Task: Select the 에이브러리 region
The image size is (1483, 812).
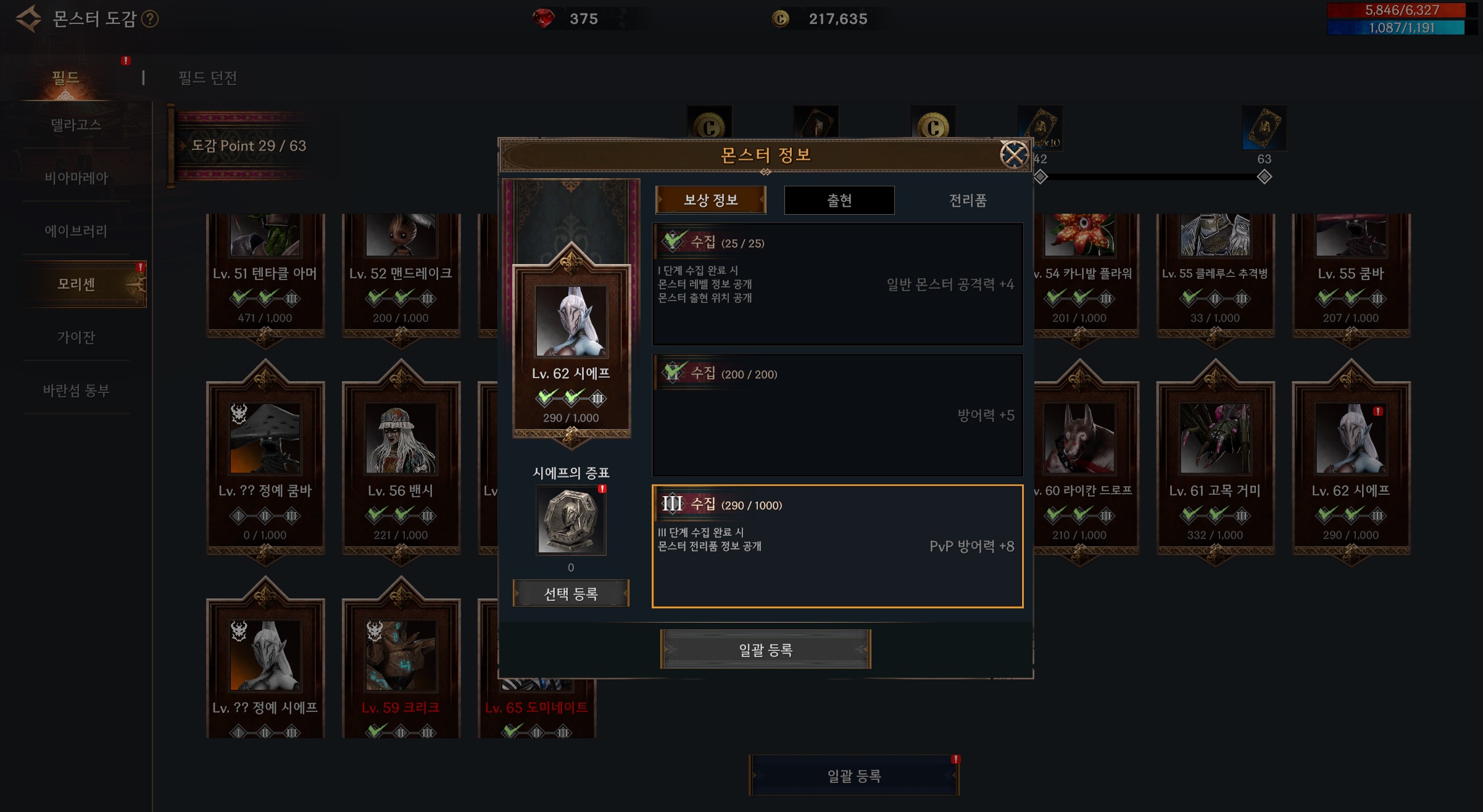Action: [x=76, y=231]
